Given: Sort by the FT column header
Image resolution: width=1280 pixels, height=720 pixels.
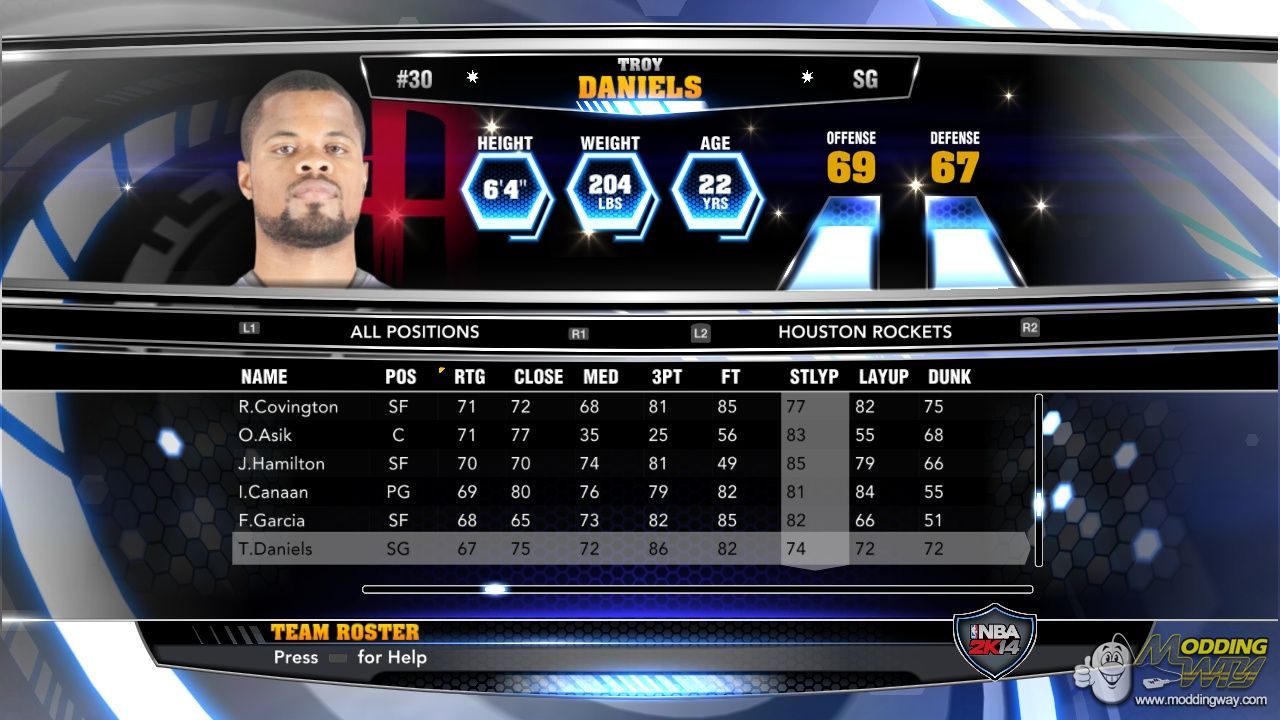Looking at the screenshot, I should pyautogui.click(x=730, y=377).
